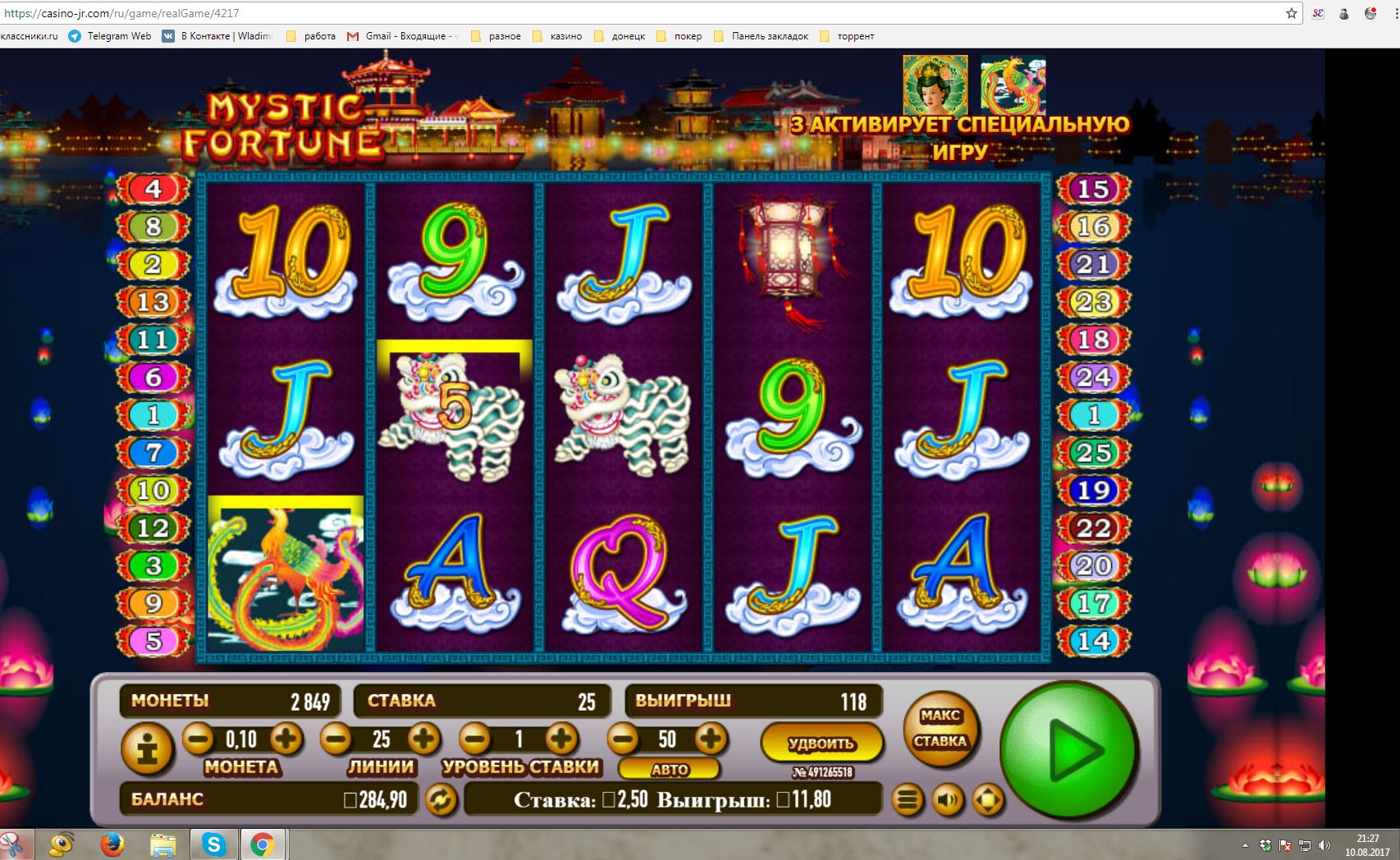Start the spin with the green play button

1068,751
